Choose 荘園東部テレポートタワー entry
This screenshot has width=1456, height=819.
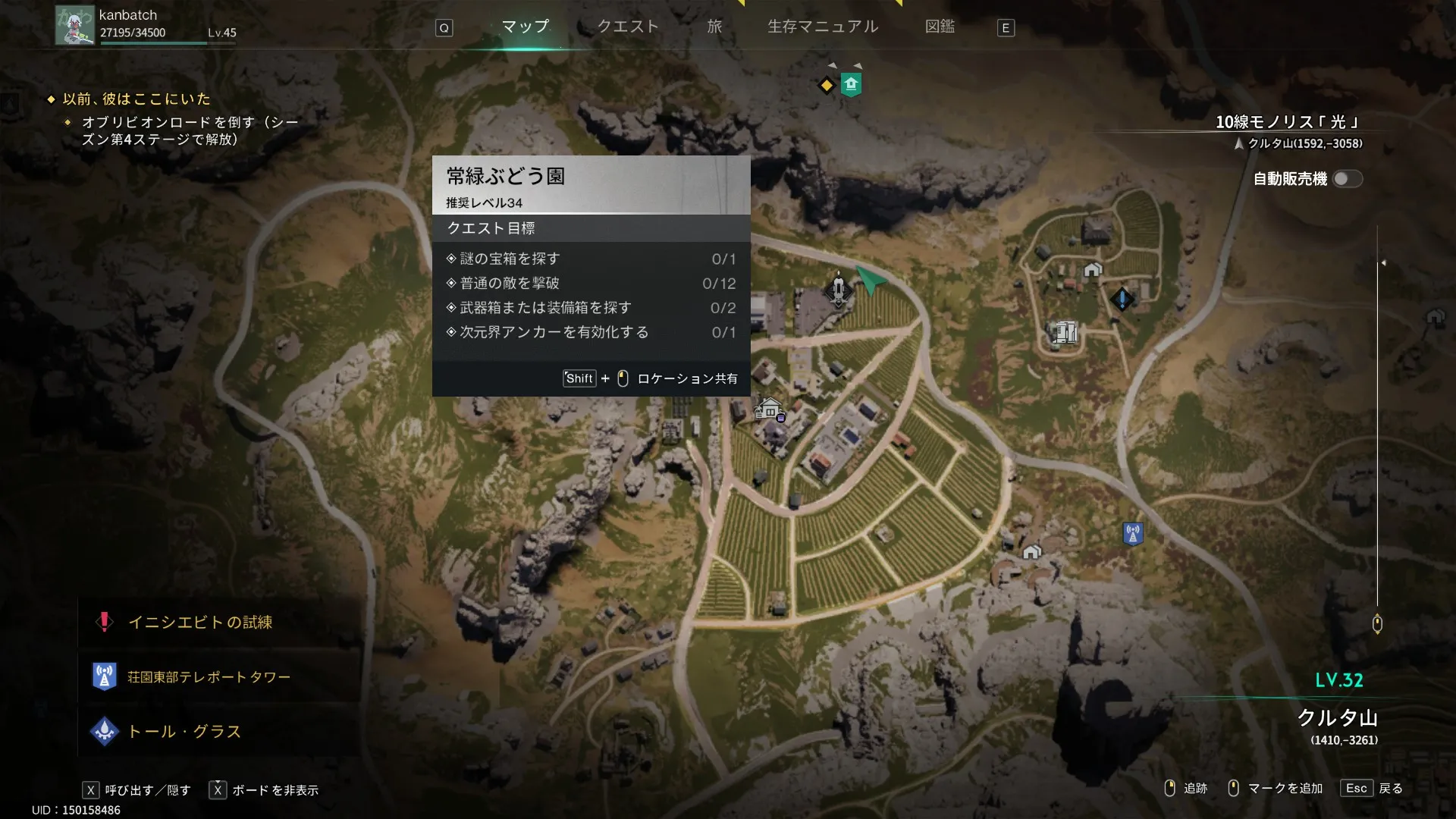pyautogui.click(x=209, y=677)
